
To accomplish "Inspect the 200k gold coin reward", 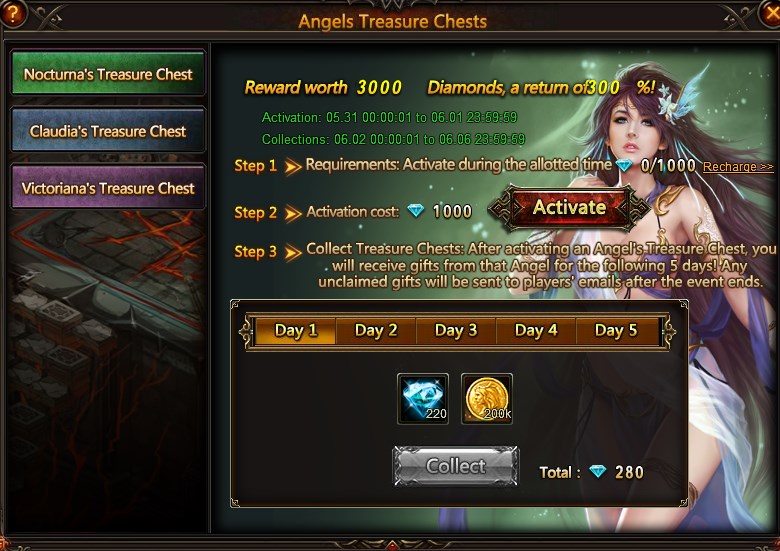I will pyautogui.click(x=487, y=399).
